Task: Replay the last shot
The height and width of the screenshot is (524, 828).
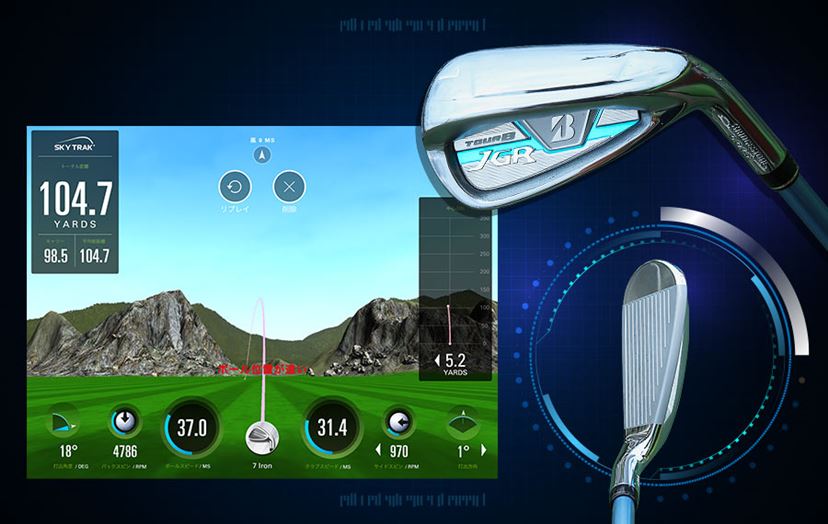Action: (x=235, y=186)
